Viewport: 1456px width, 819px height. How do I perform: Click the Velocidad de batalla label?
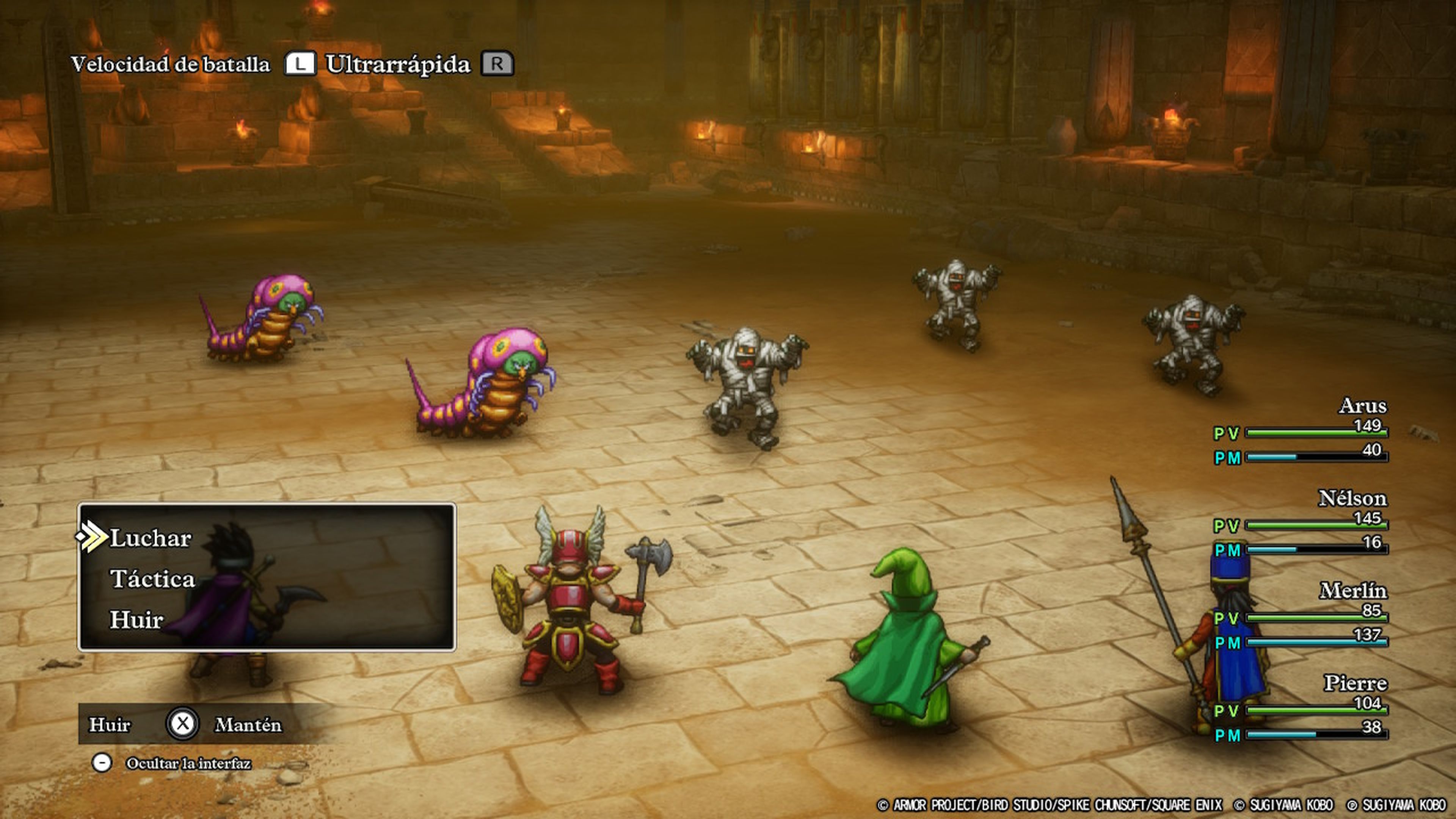pyautogui.click(x=169, y=63)
